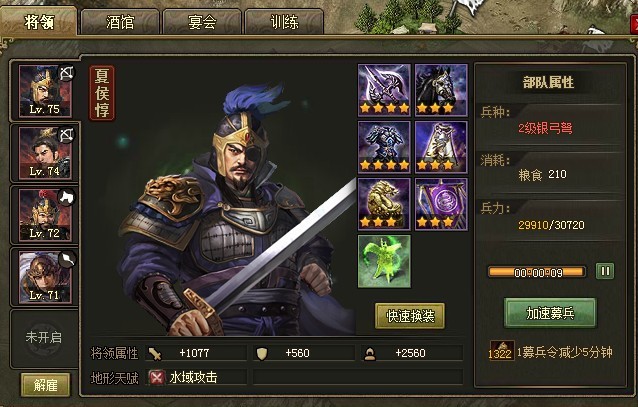Click the 解雇 dismiss button
638x407 pixels.
coord(45,384)
